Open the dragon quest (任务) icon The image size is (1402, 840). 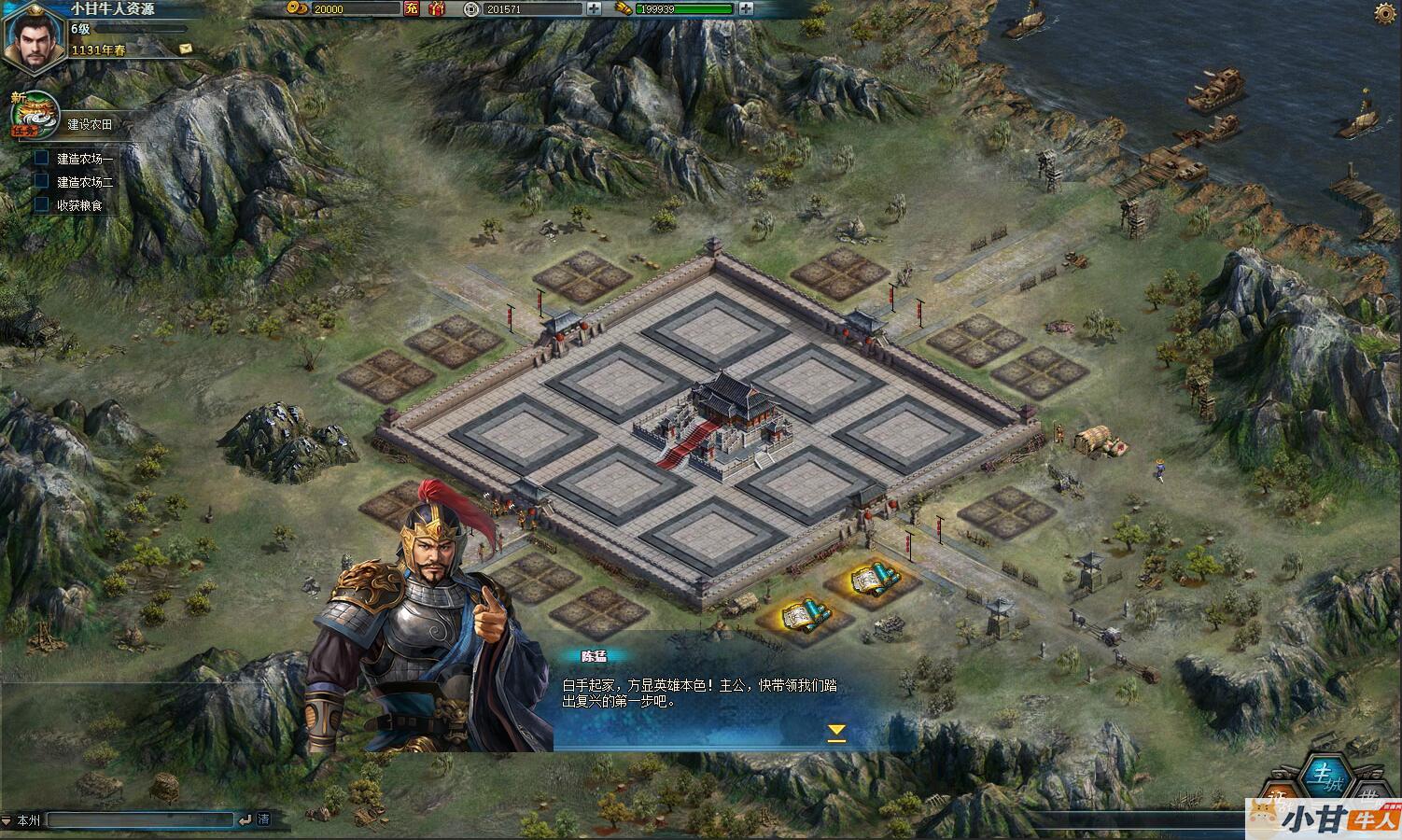[34, 114]
